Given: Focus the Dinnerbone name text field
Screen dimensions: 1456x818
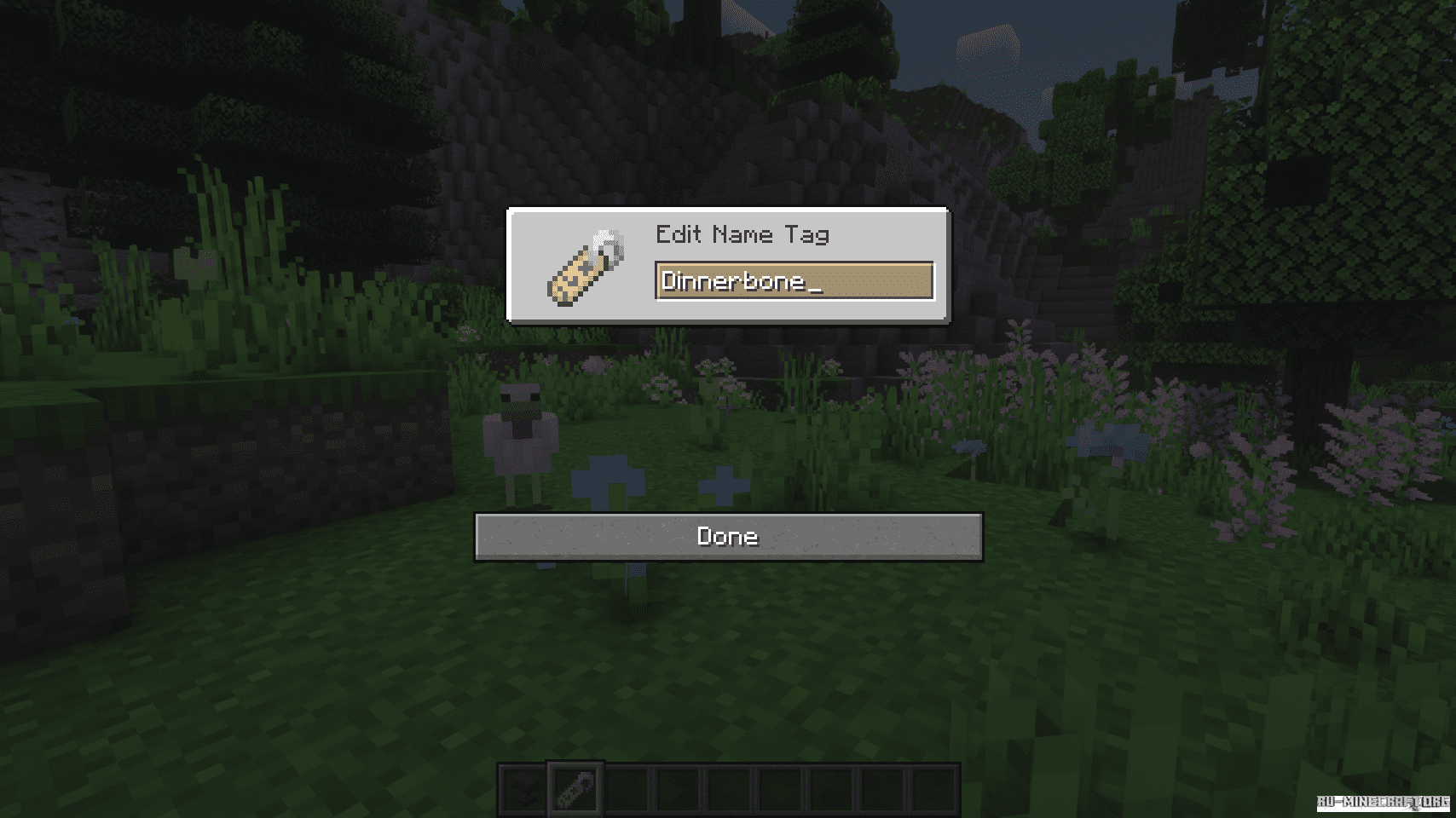Looking at the screenshot, I should [x=794, y=281].
